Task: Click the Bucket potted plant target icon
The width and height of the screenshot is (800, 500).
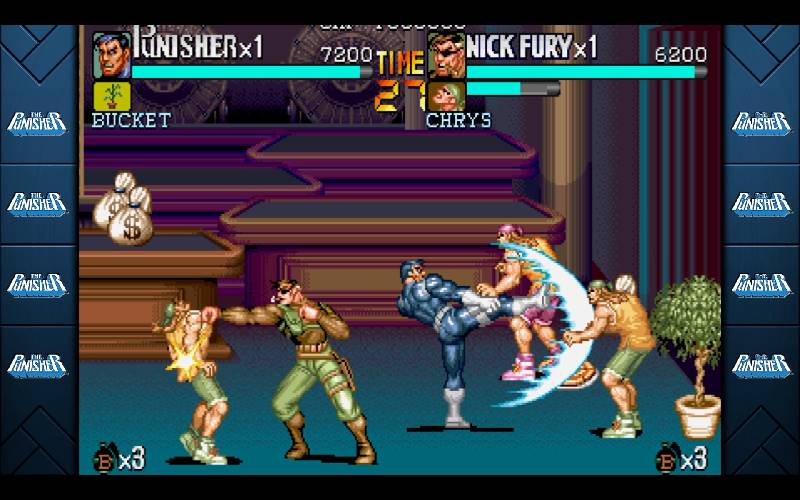Action: coord(111,96)
